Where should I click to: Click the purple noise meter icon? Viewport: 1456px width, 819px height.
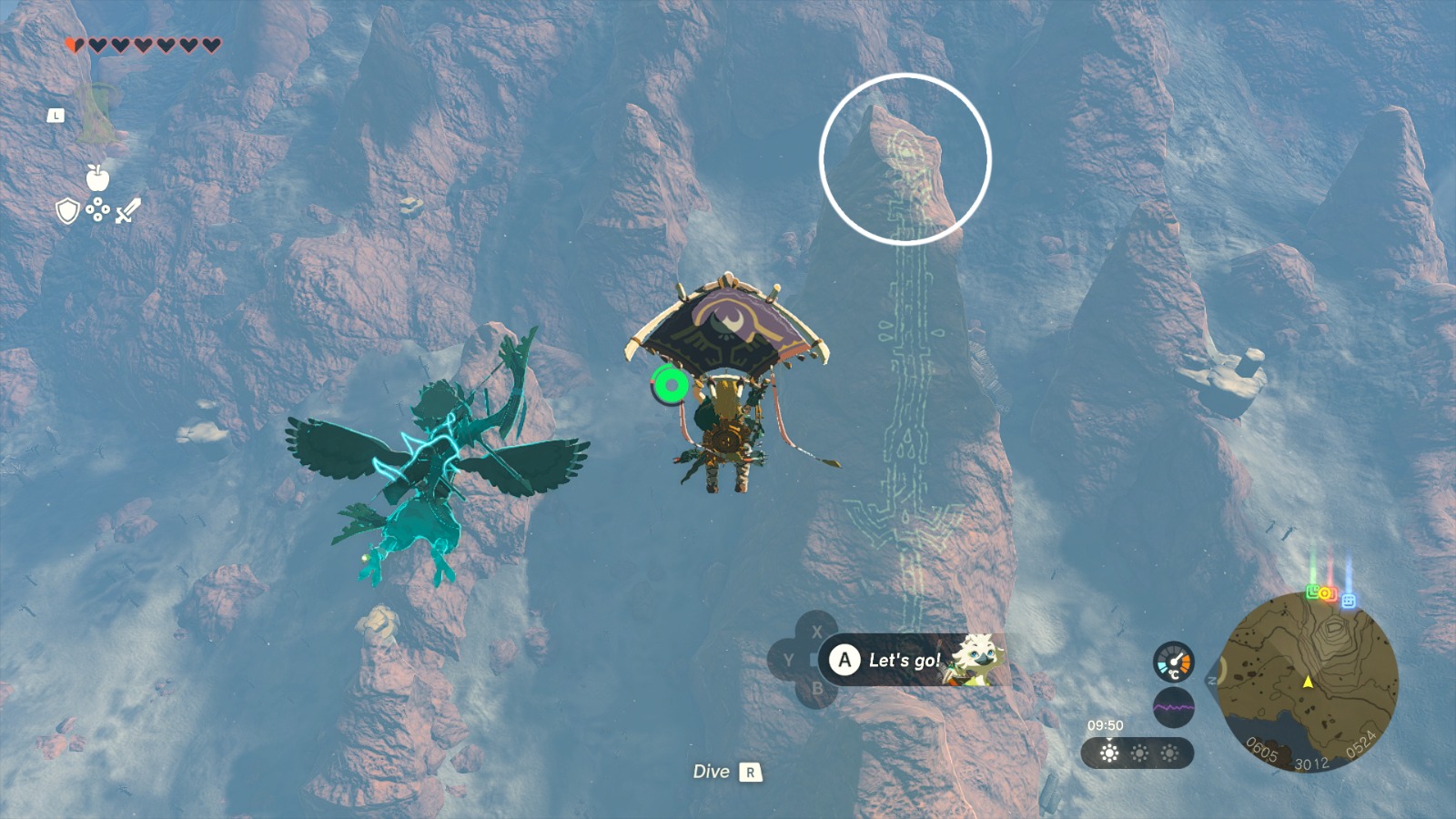coord(1174,706)
